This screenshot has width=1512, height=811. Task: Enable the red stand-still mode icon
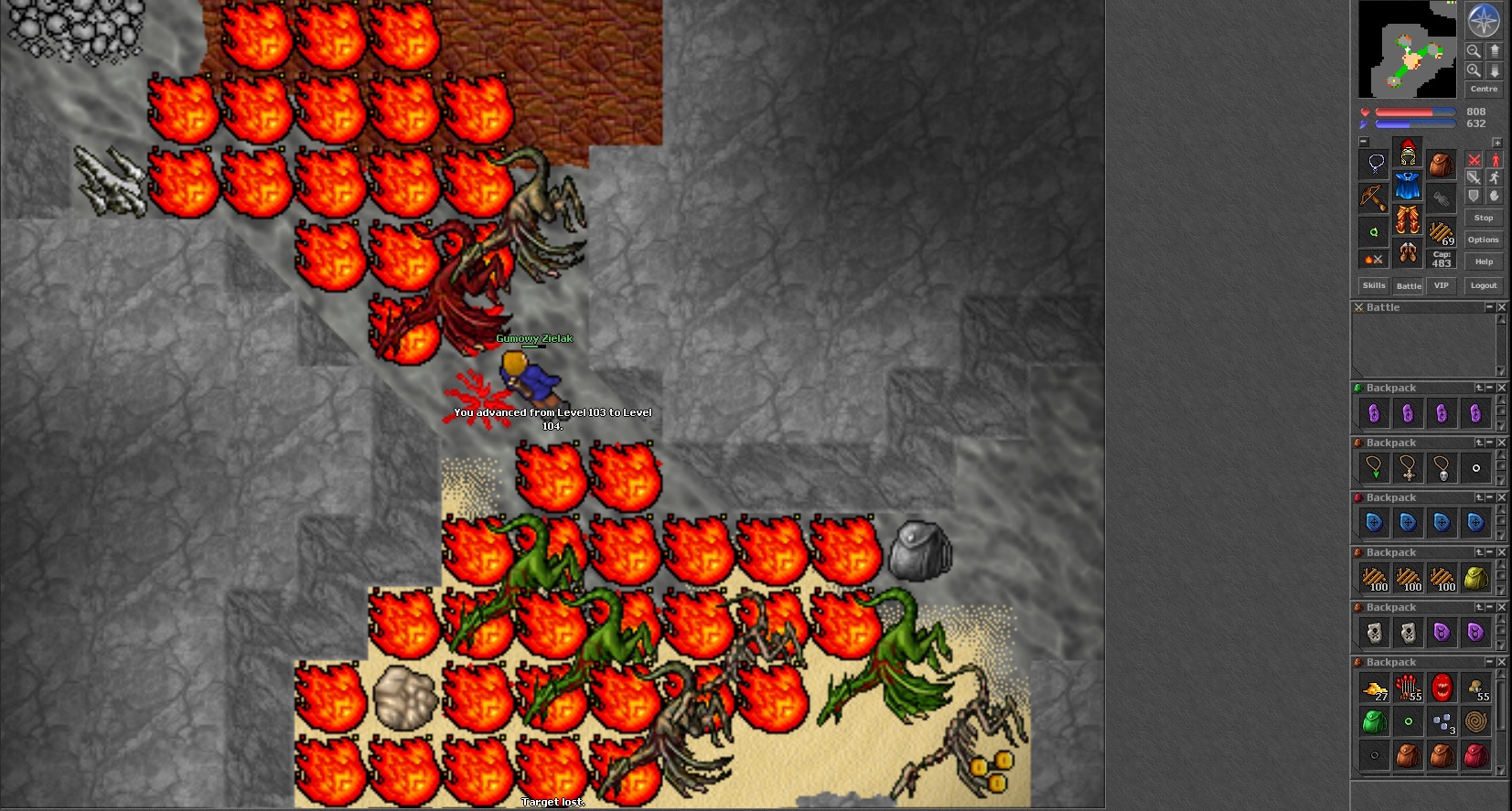1496,160
